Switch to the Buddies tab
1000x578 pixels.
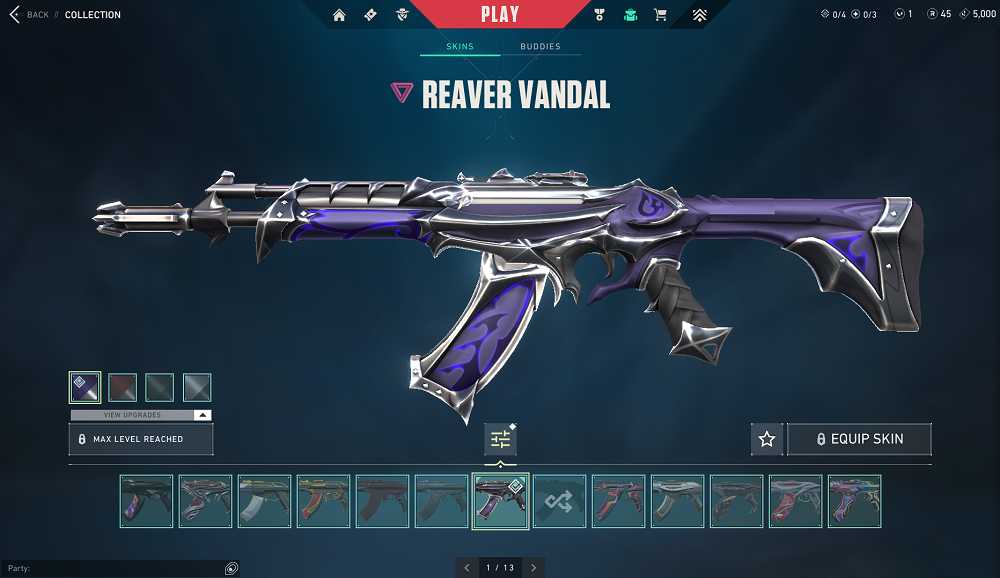(540, 47)
